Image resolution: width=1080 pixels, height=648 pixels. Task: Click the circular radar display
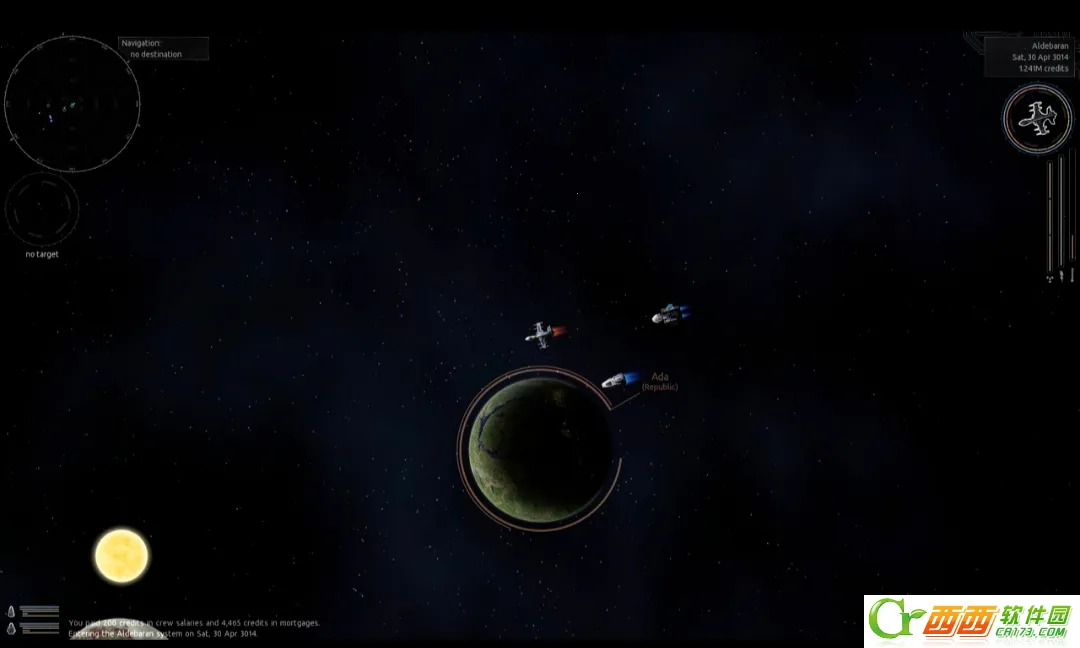pos(72,103)
